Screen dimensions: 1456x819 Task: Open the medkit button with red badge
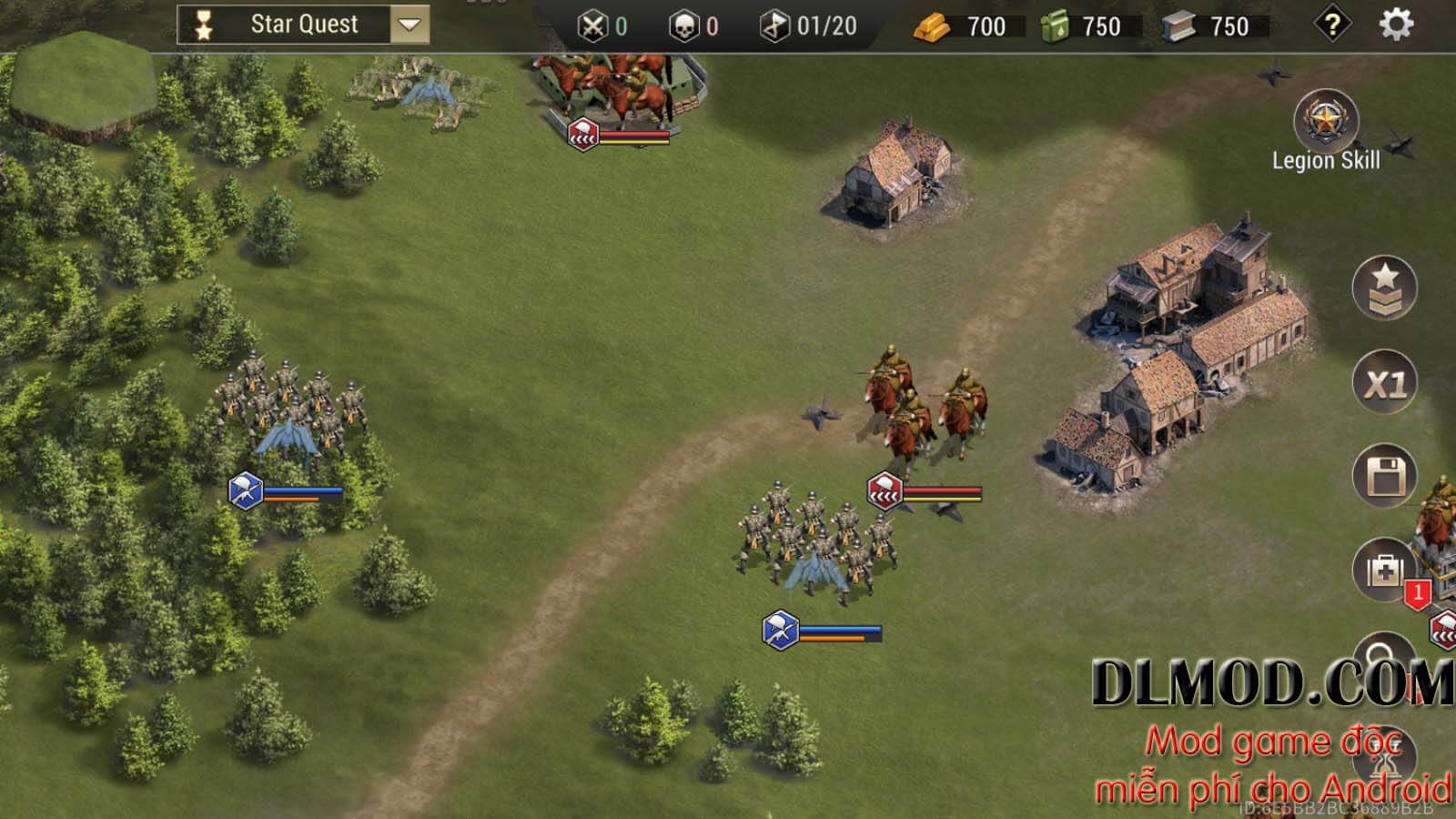pos(1384,571)
